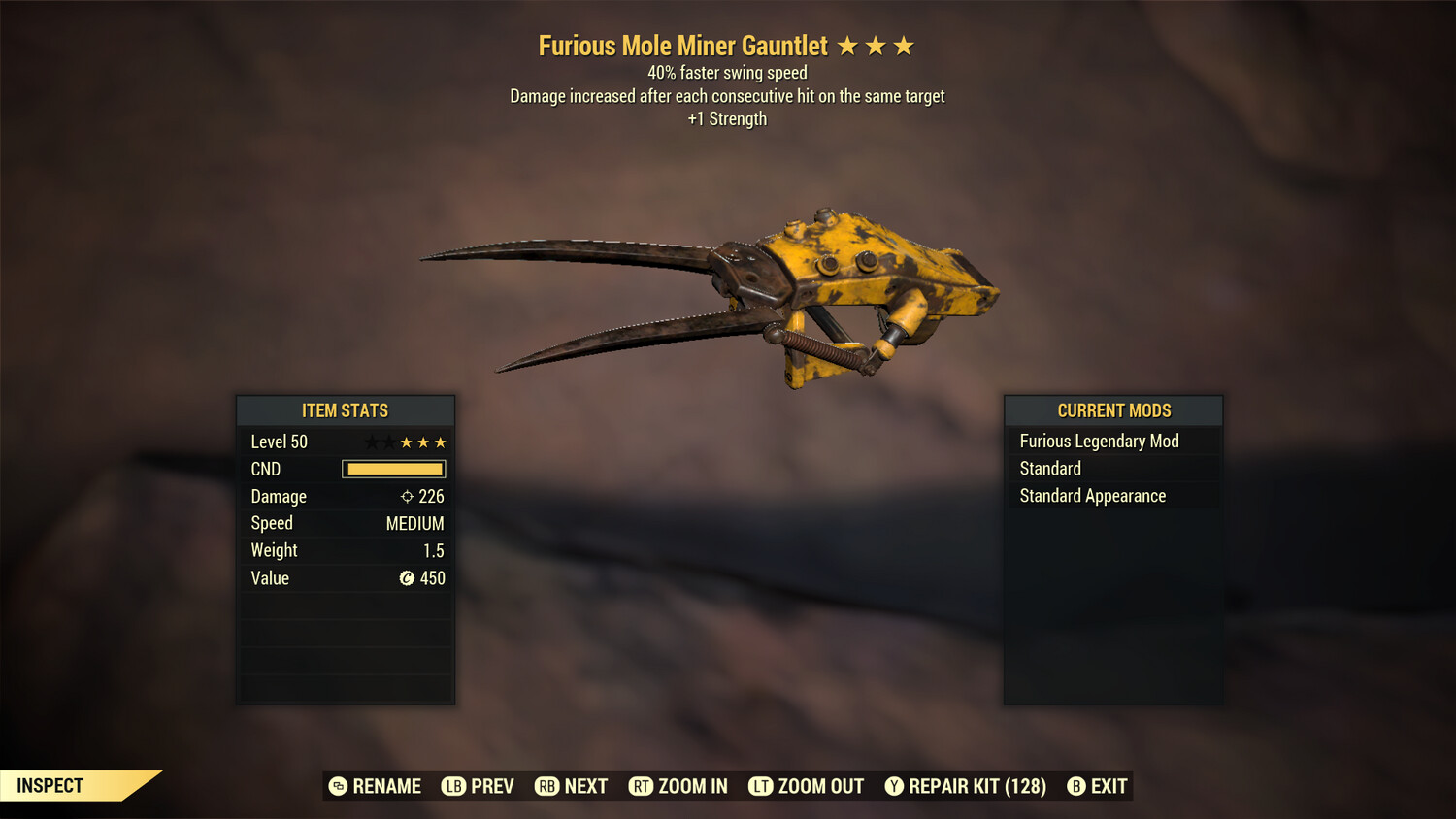Go to the Prev item
Image resolution: width=1456 pixels, height=819 pixels.
click(479, 786)
